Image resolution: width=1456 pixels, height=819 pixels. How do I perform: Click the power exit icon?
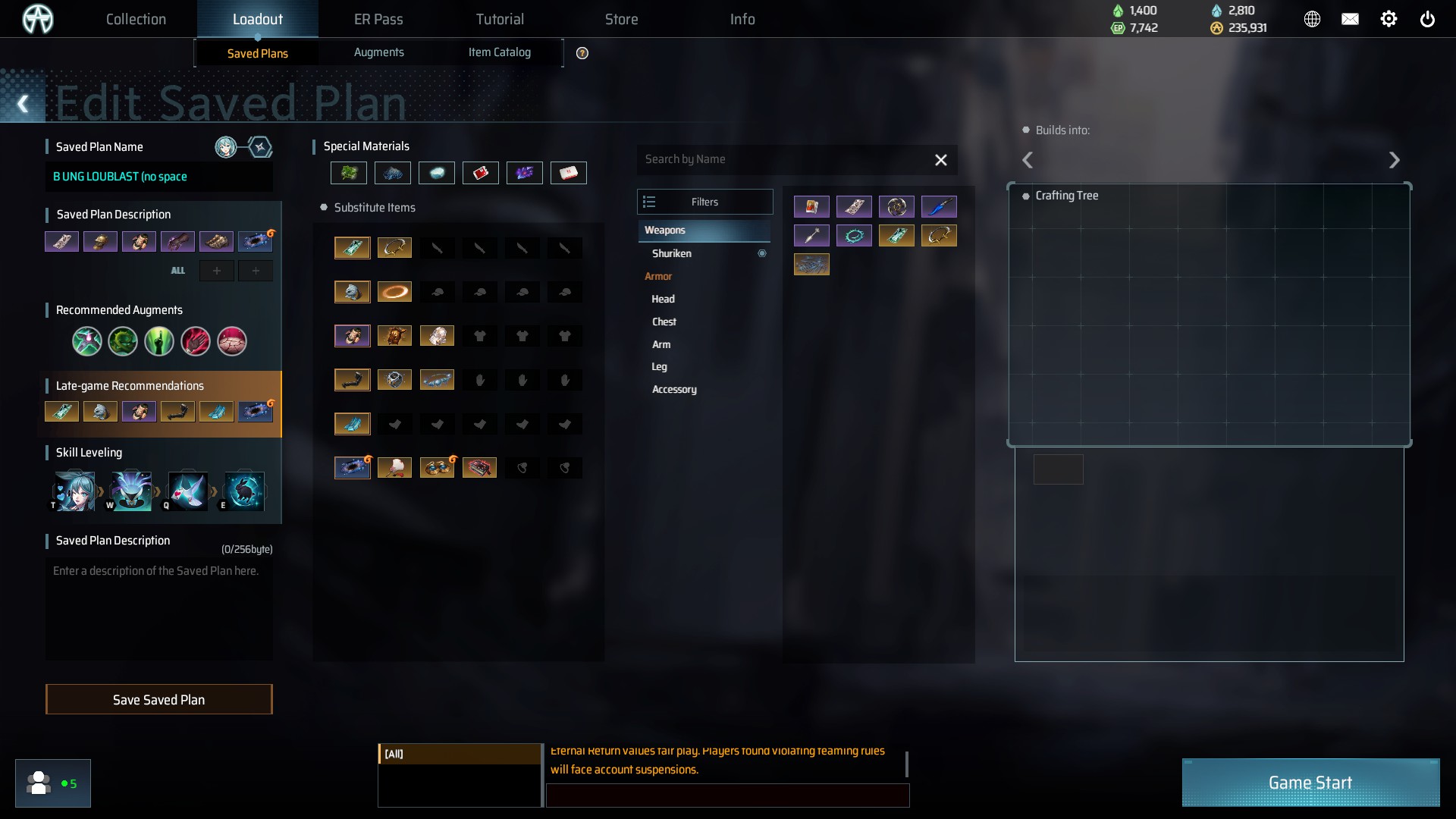[x=1426, y=19]
